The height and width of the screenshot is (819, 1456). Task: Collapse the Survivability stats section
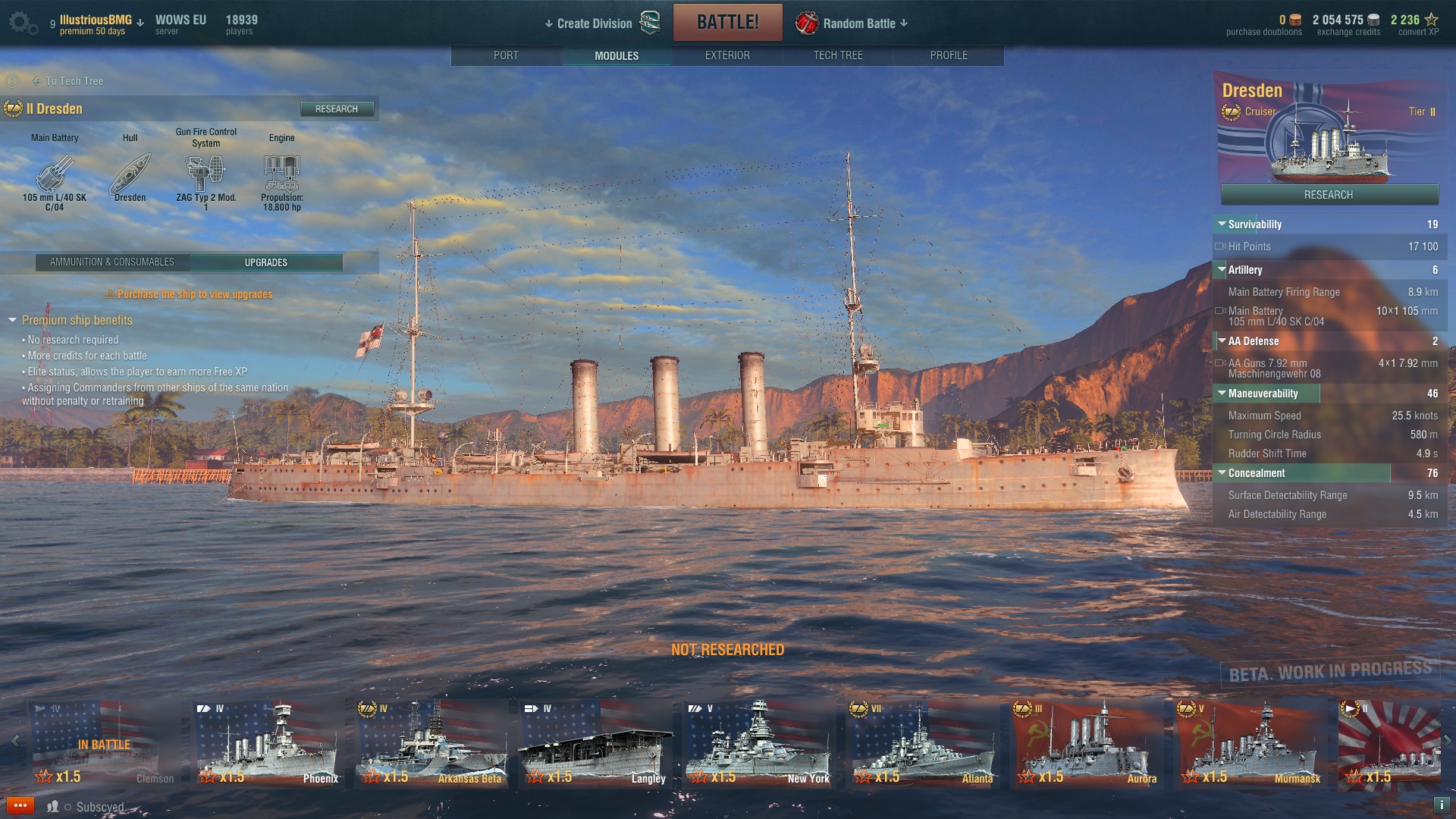1222,224
